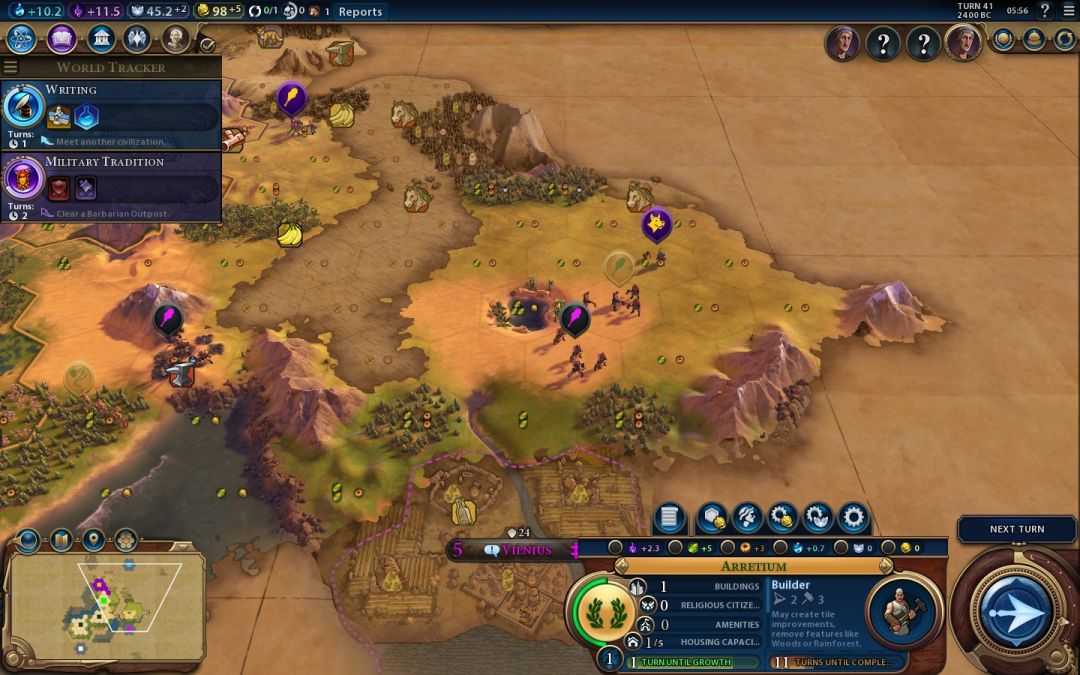Open city details scroll icon
This screenshot has width=1080, height=675.
(x=669, y=517)
